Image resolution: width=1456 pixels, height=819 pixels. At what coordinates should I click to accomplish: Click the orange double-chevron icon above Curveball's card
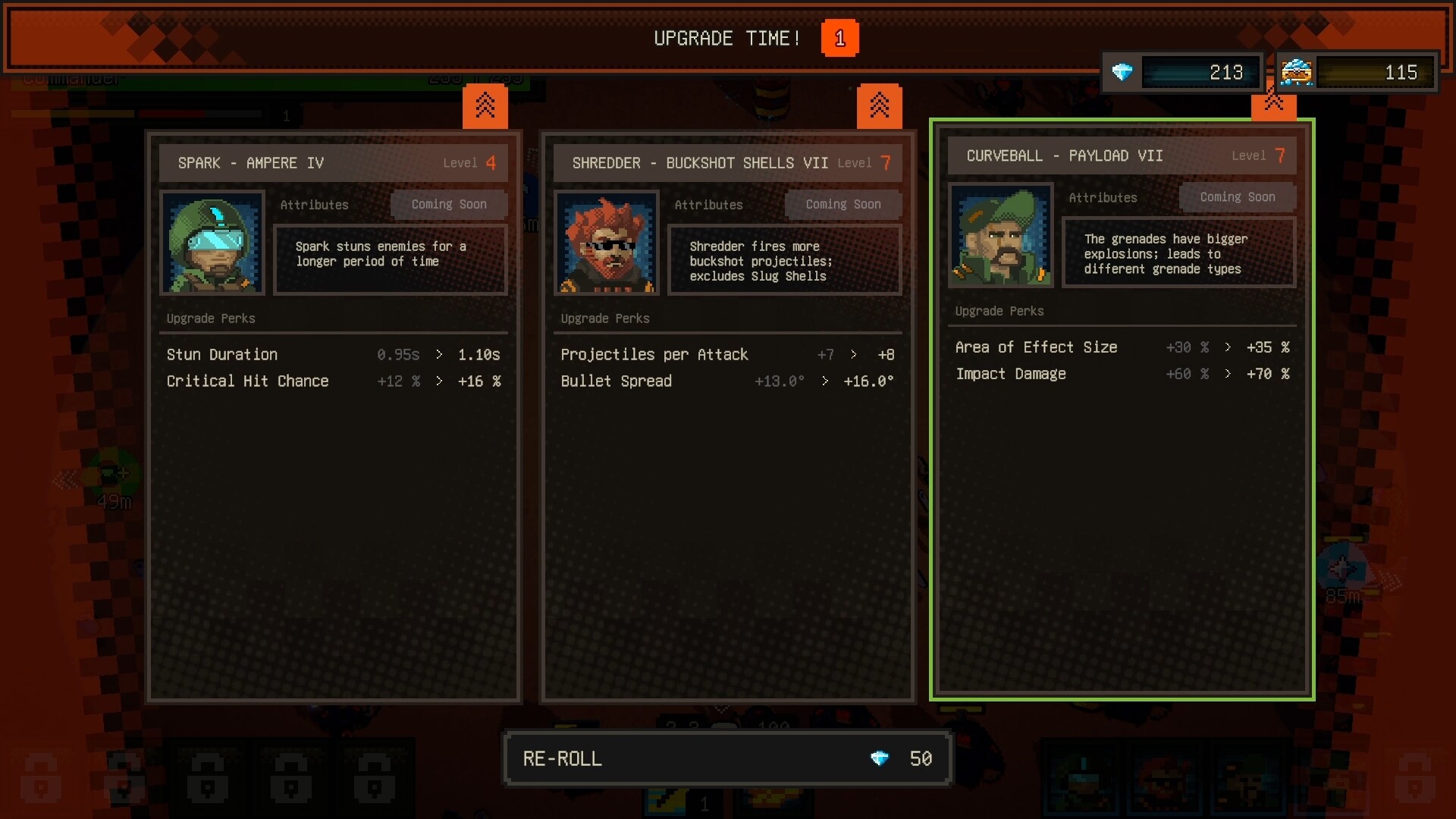pos(1274,105)
